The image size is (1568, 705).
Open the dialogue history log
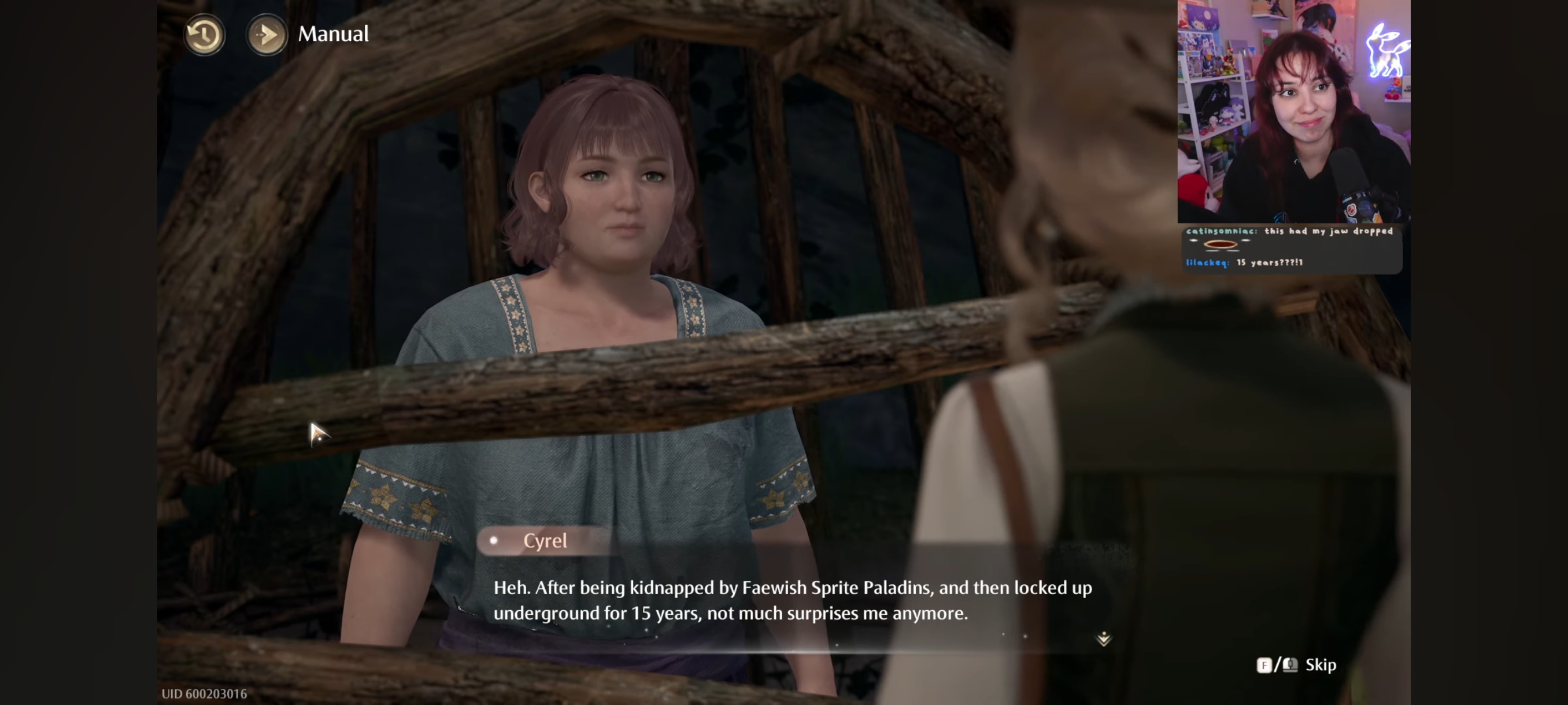[204, 35]
